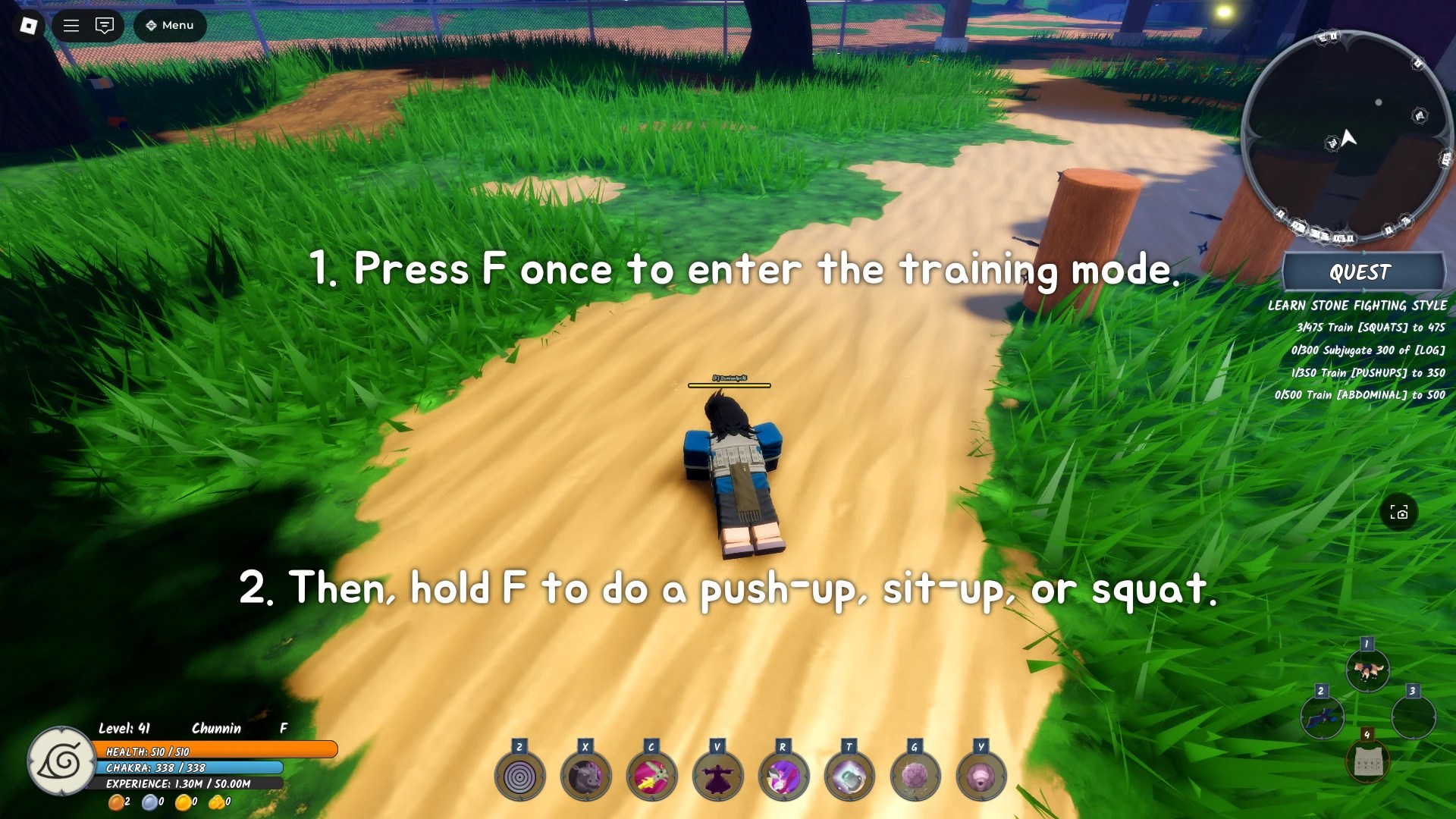Activate the bull summon on the X slot

coord(585,775)
